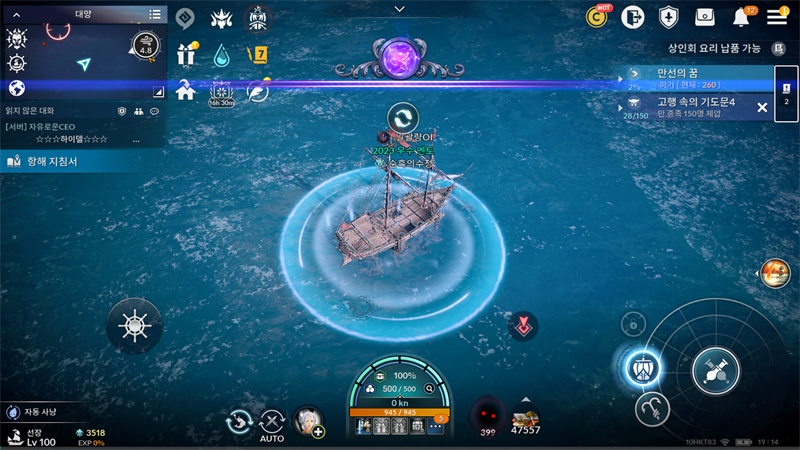Open the gift box rewards icon
800x450 pixels.
click(x=185, y=53)
